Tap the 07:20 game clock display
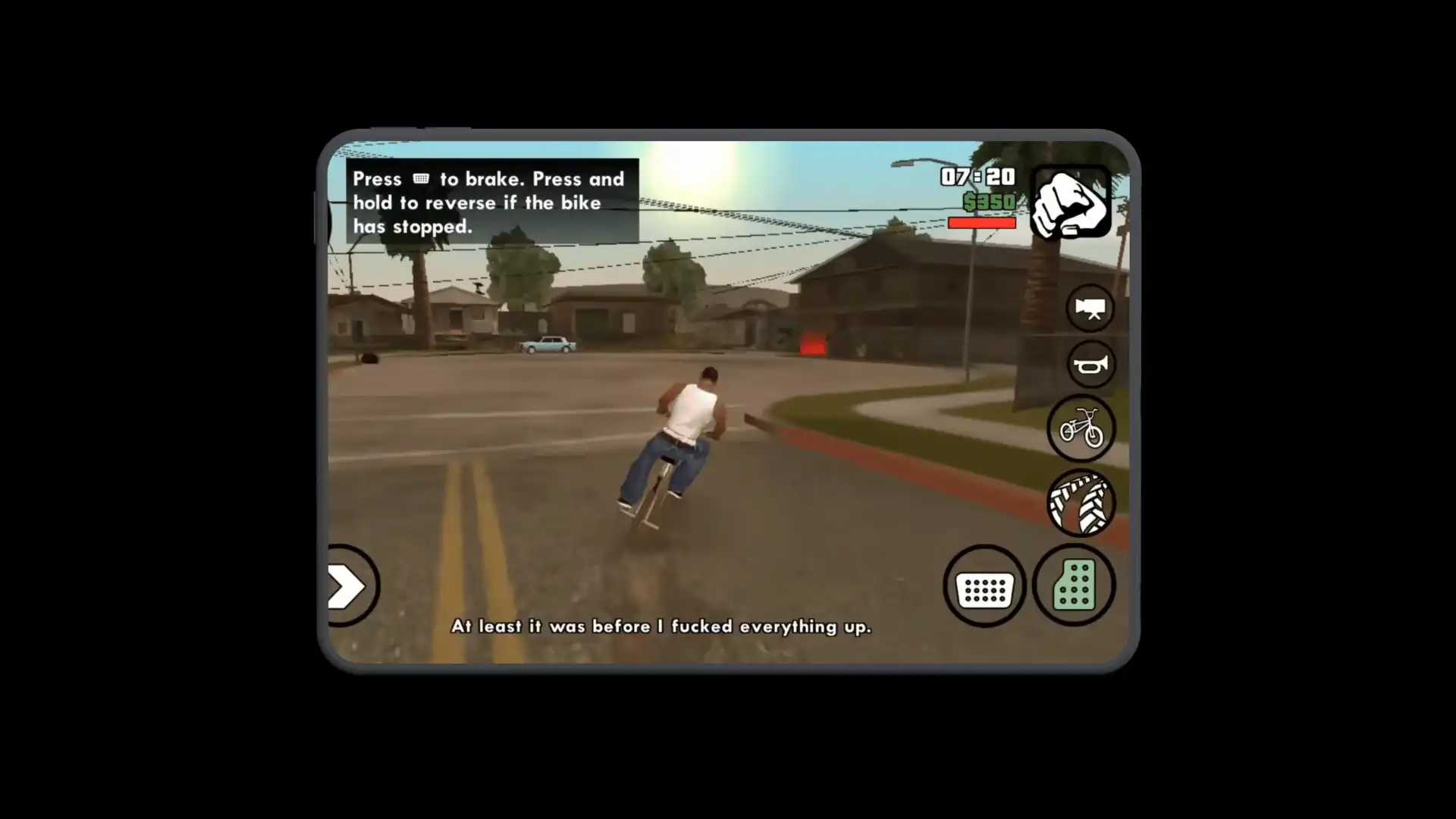 pyautogui.click(x=977, y=177)
